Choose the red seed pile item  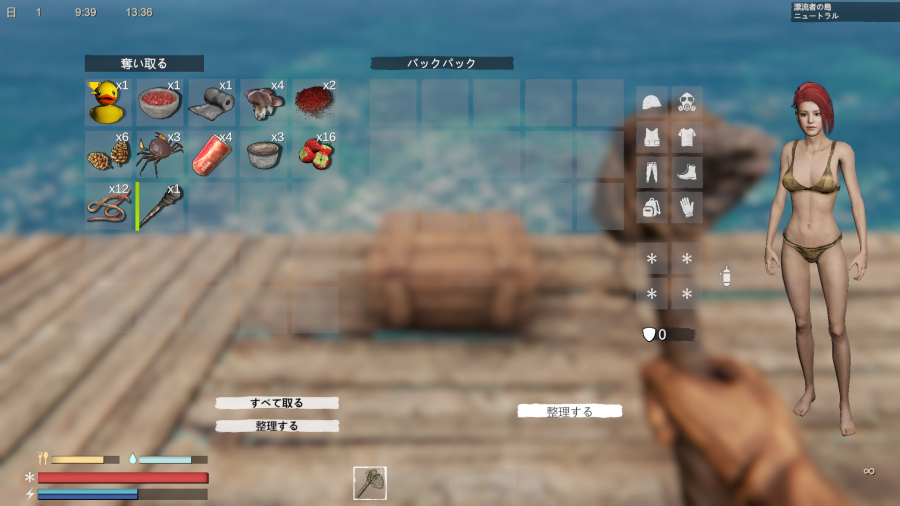[316, 102]
